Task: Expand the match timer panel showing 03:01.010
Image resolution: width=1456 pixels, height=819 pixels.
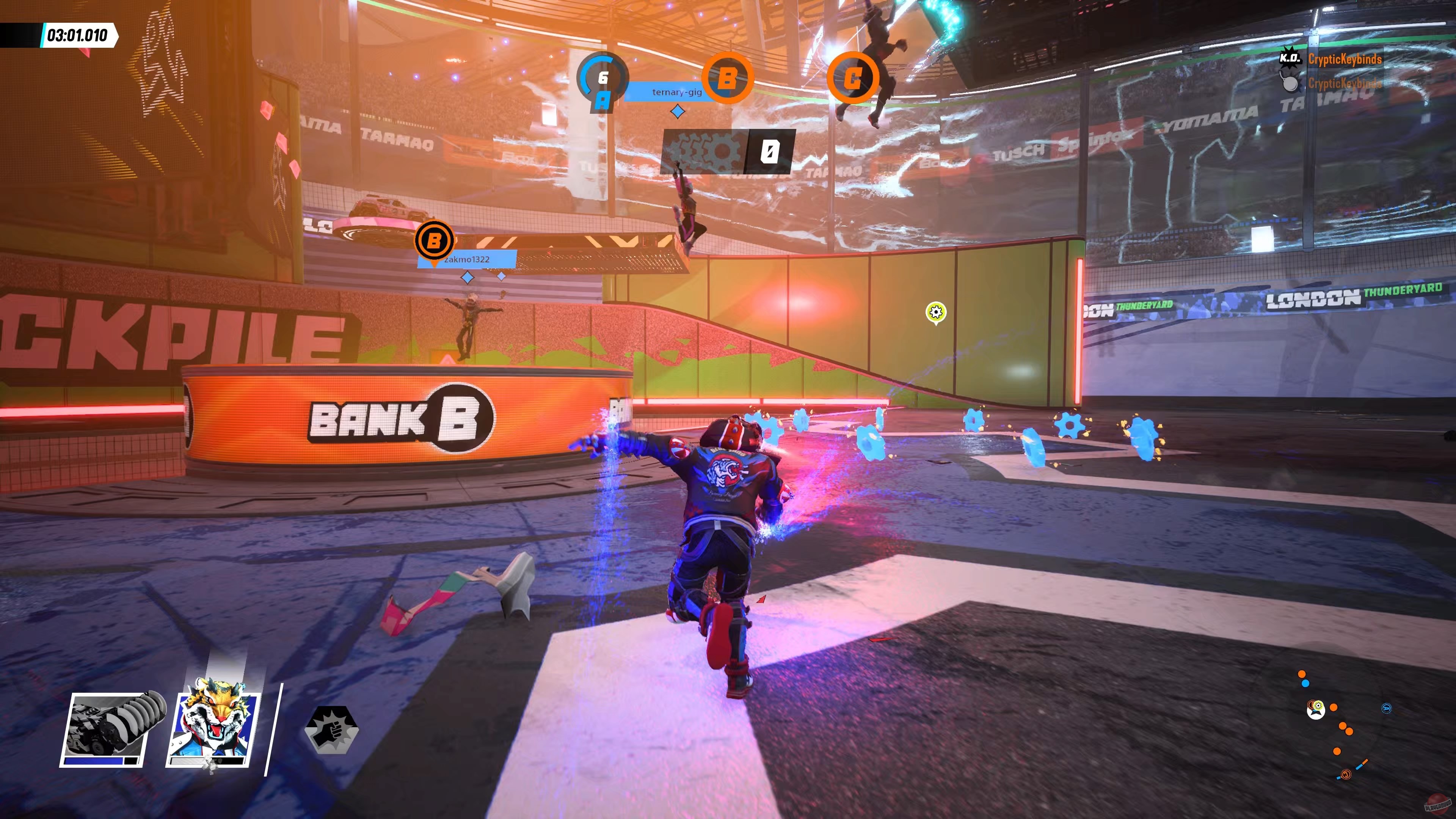Action: pos(76,35)
